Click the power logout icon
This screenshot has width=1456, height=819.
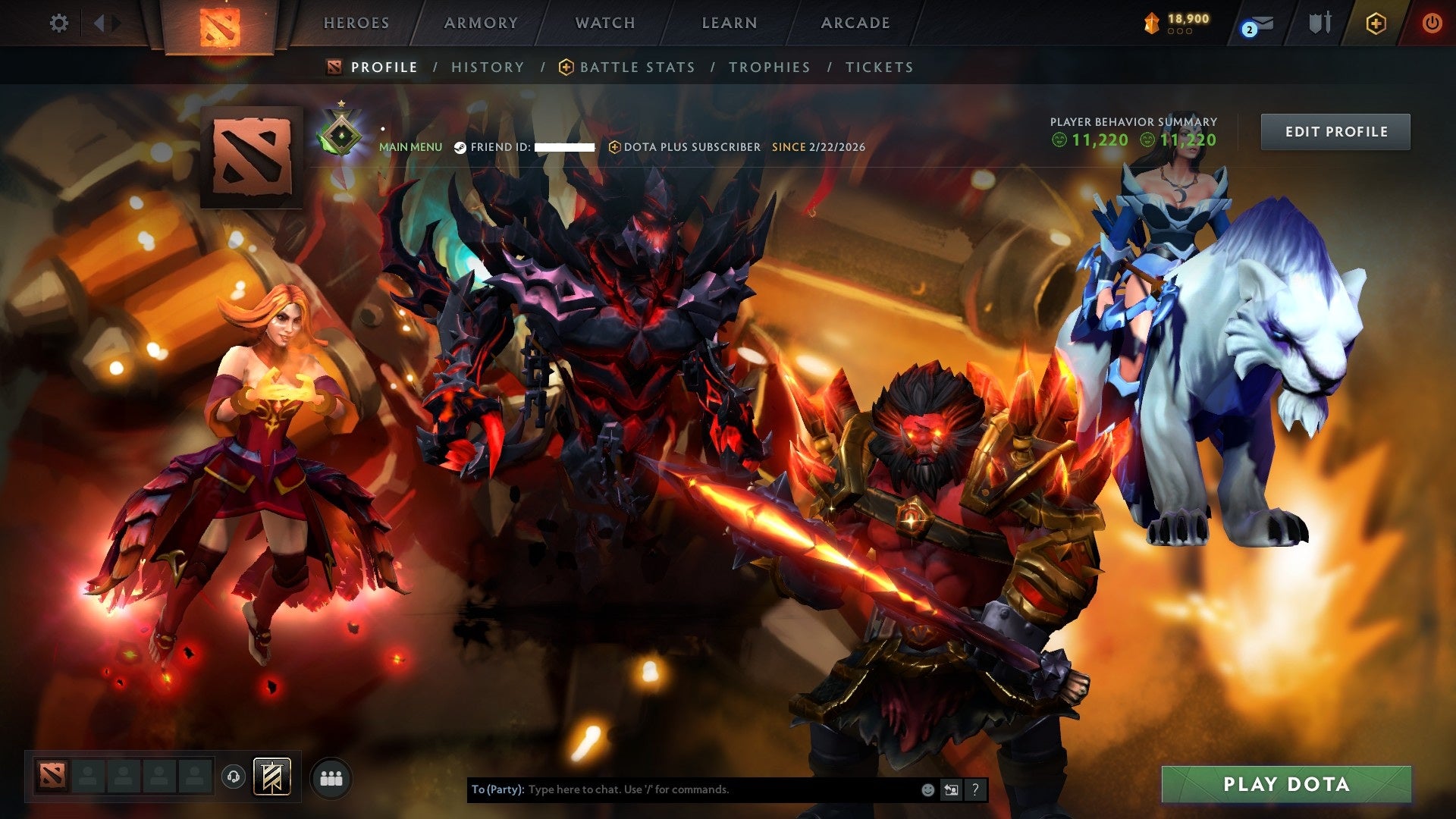1433,23
